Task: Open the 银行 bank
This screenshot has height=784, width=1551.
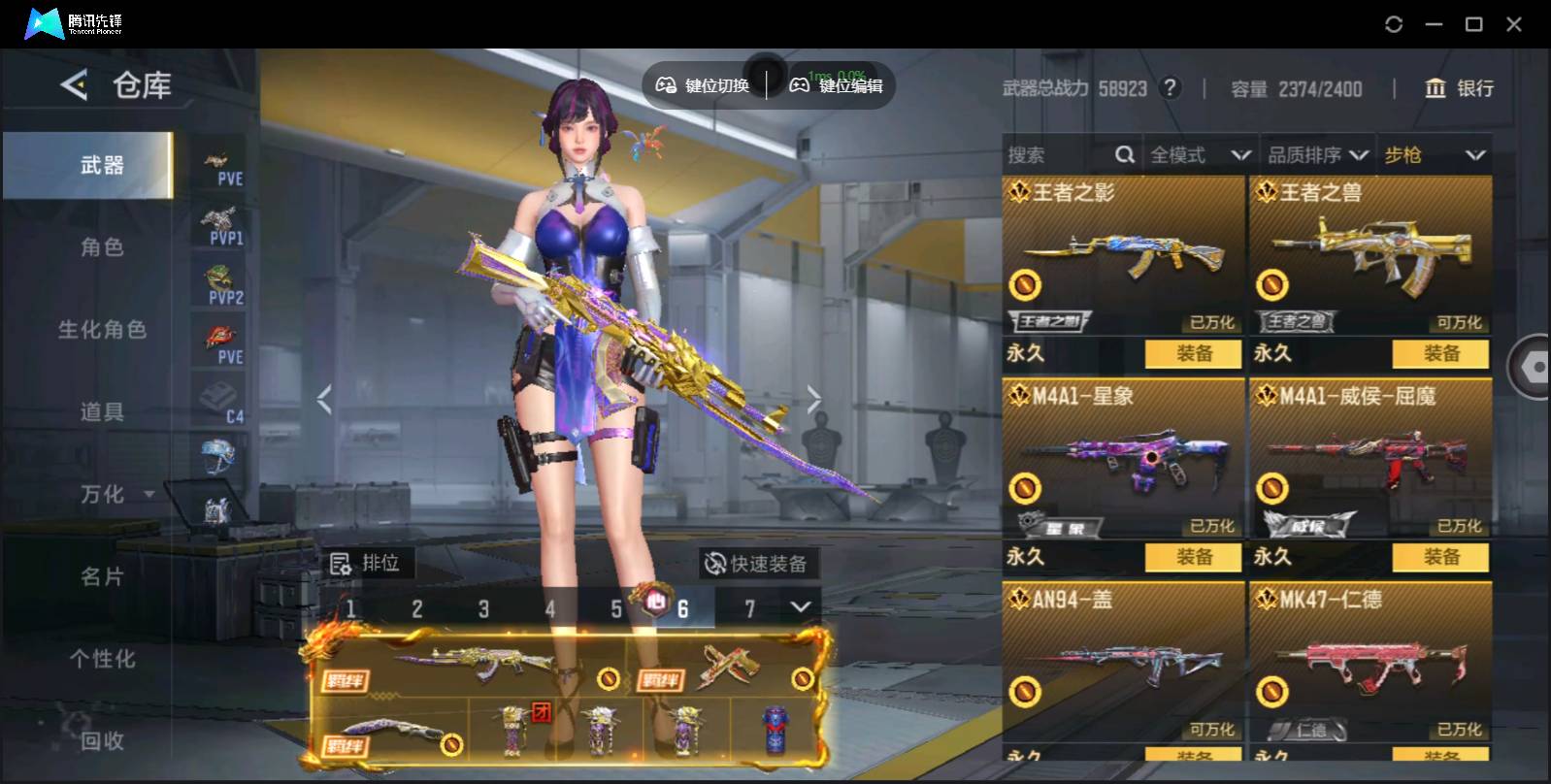Action: pyautogui.click(x=1459, y=88)
